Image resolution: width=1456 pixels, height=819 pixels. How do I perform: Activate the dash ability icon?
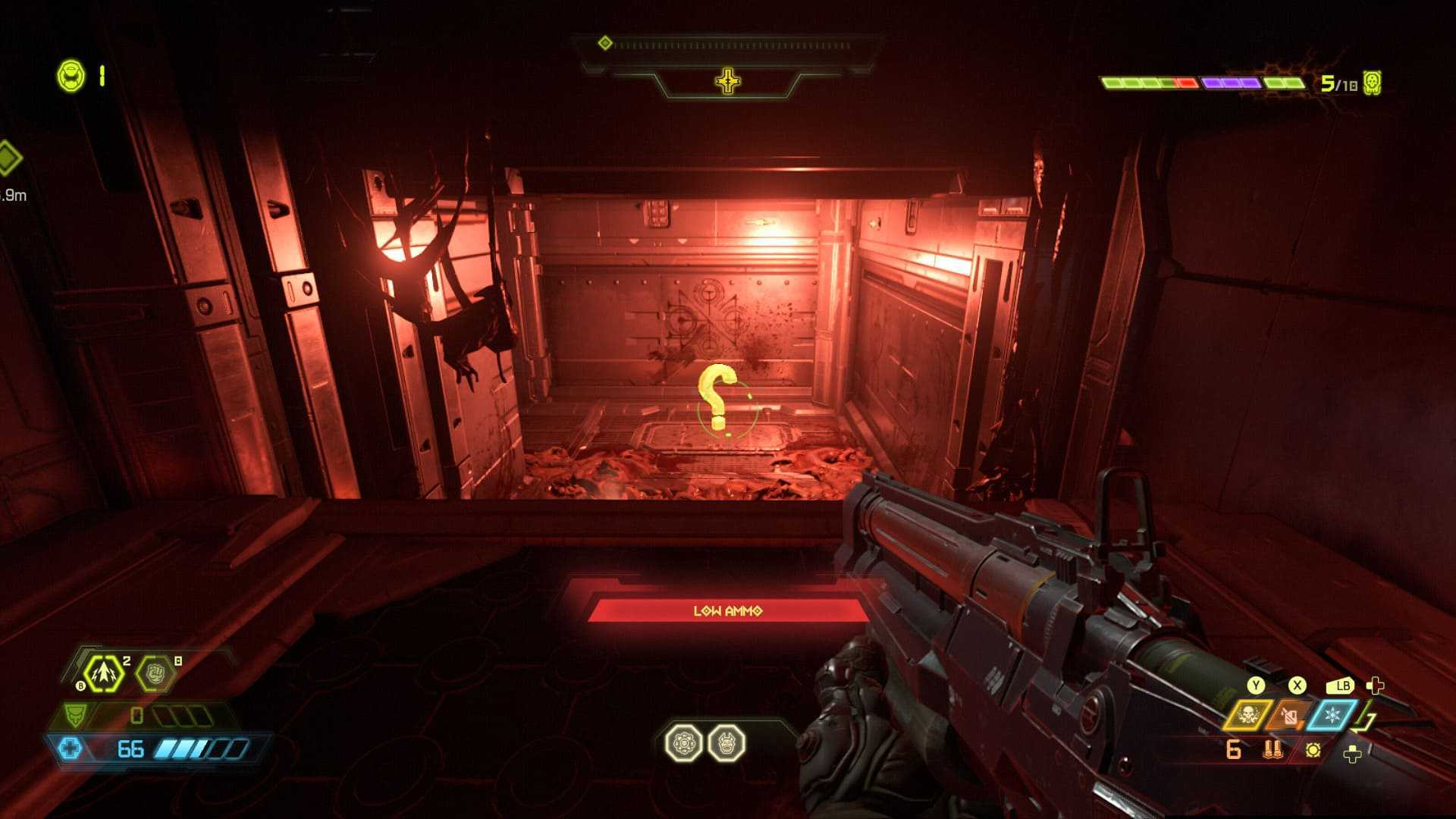(103, 673)
